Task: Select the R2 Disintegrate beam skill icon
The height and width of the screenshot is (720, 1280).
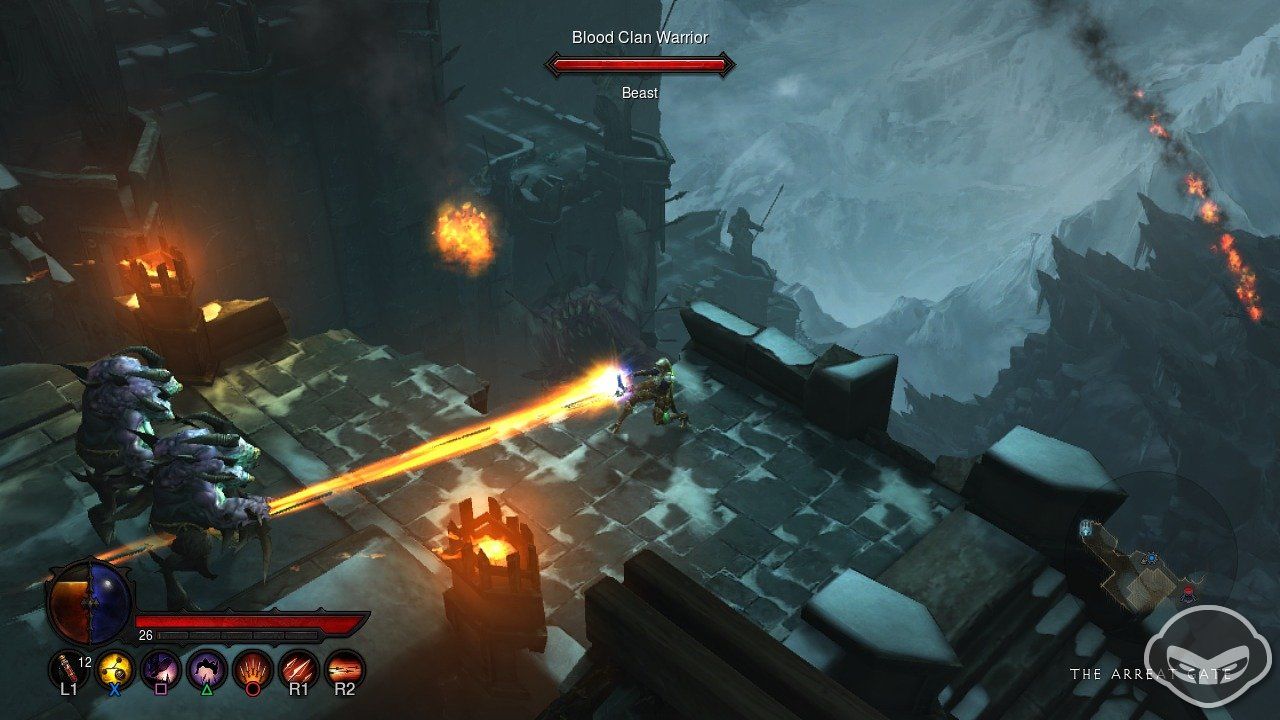Action: point(344,667)
